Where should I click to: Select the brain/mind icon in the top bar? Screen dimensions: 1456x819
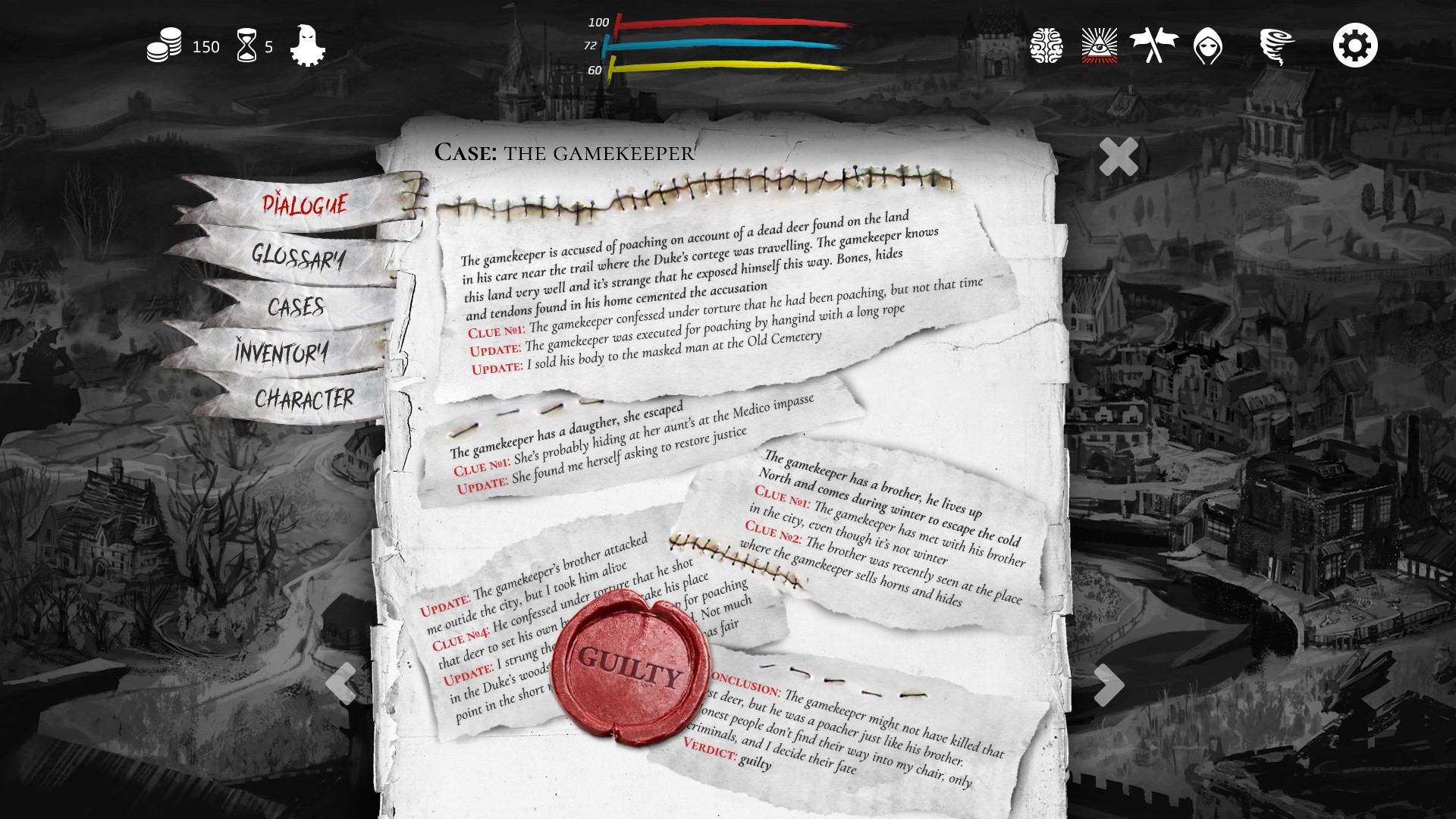click(1048, 45)
